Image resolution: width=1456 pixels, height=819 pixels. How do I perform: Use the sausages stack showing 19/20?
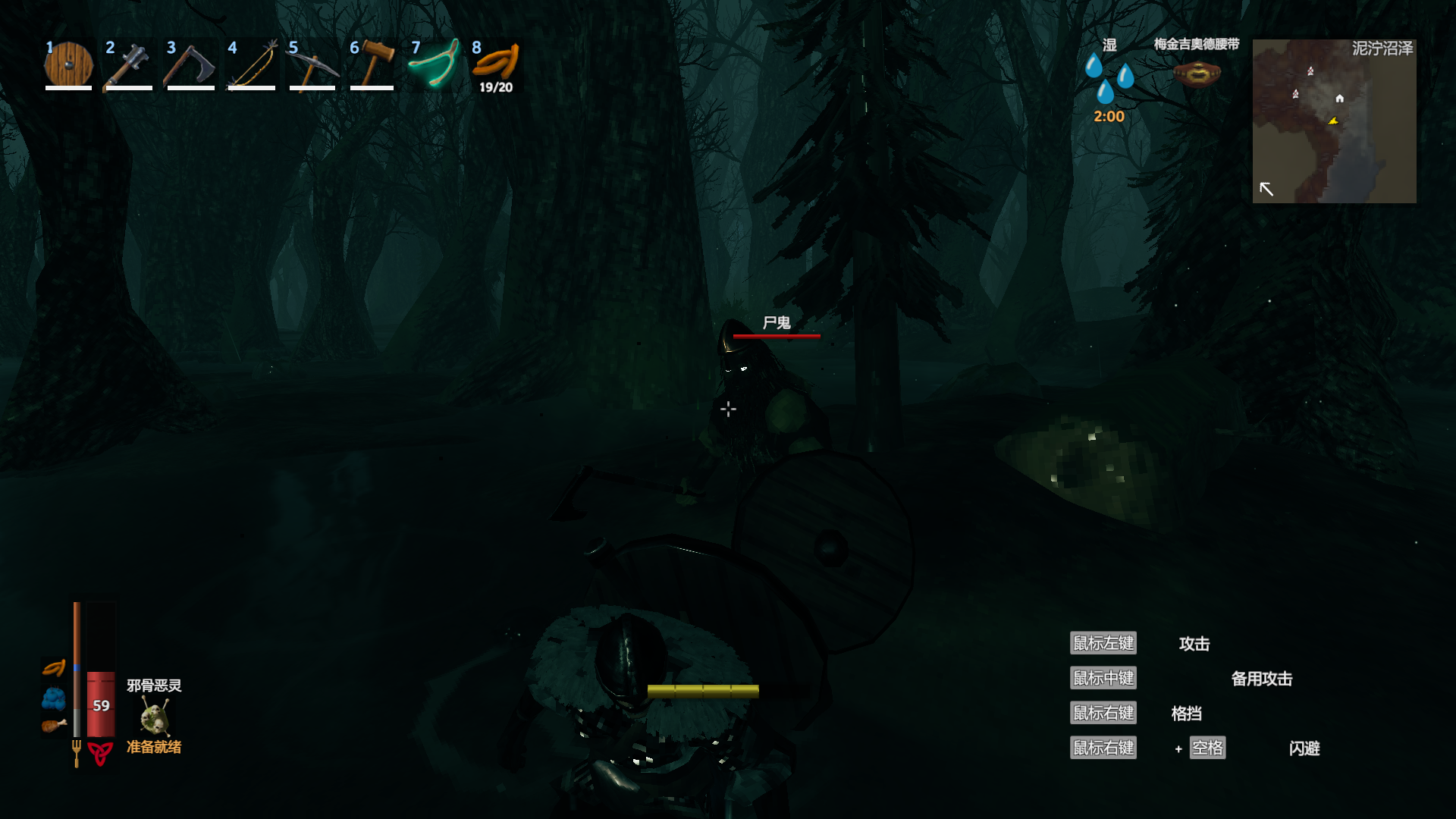pyautogui.click(x=495, y=65)
